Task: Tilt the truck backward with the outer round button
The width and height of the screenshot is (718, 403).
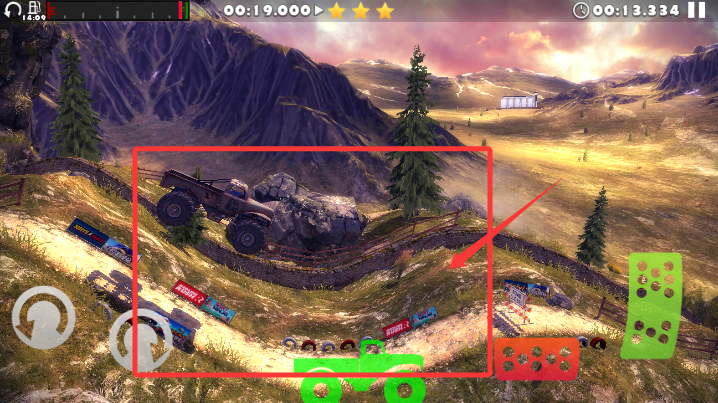Action: [43, 318]
